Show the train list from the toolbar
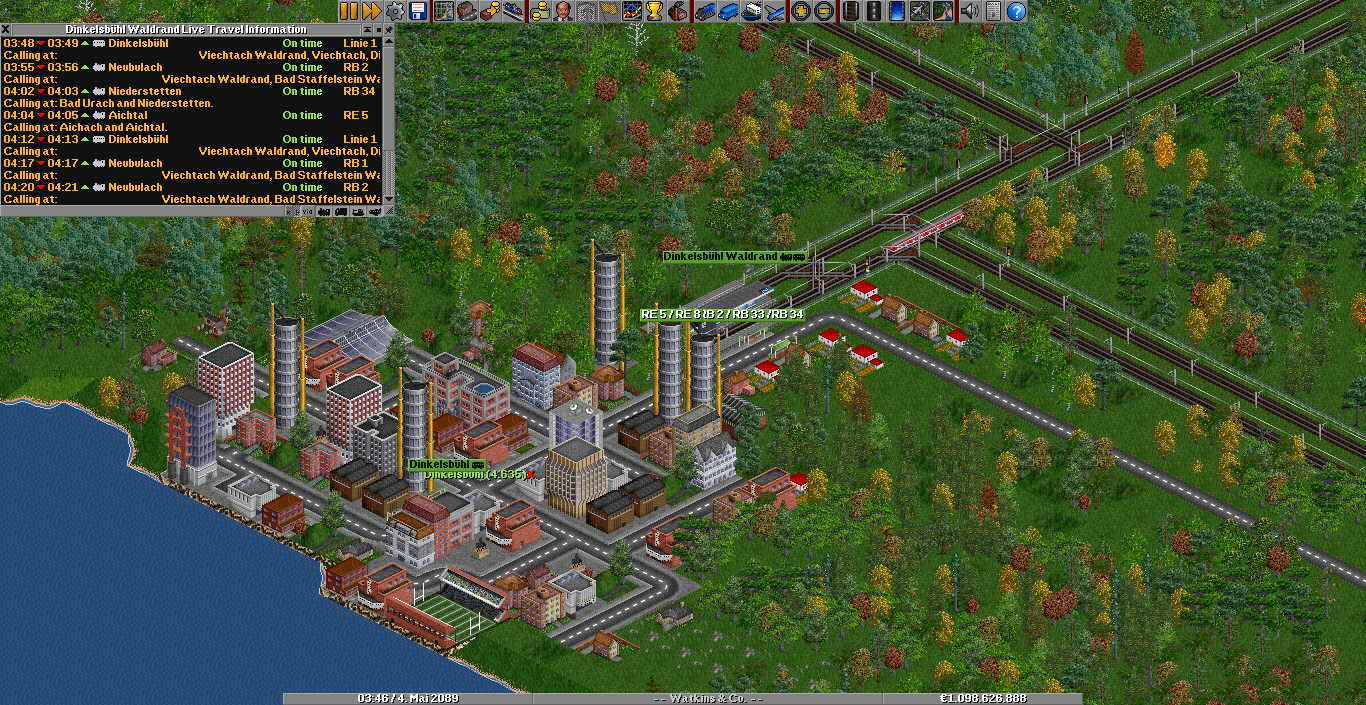Image resolution: width=1366 pixels, height=705 pixels. click(x=703, y=11)
